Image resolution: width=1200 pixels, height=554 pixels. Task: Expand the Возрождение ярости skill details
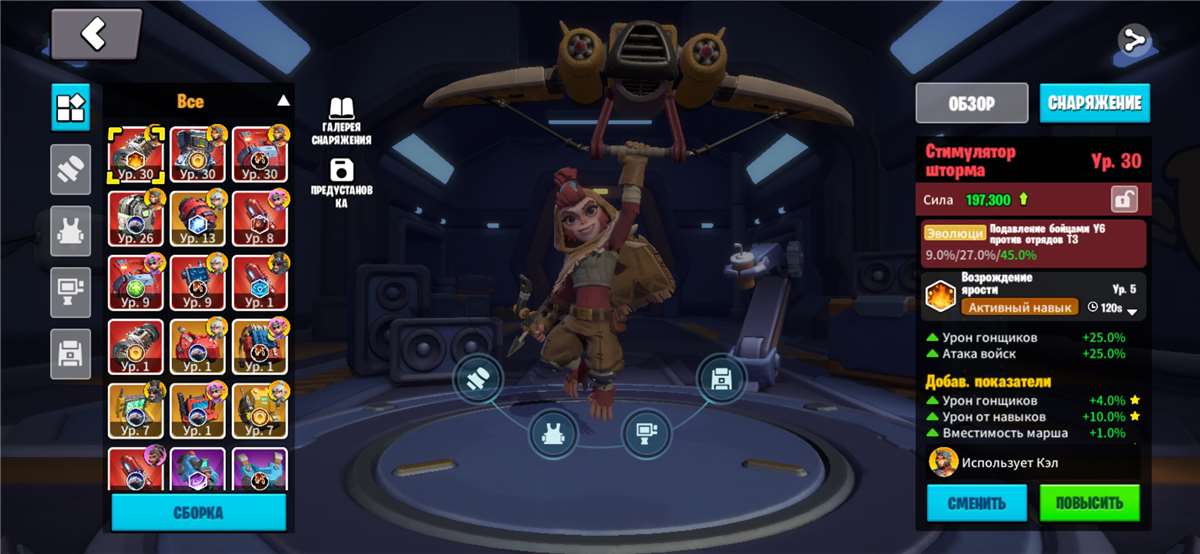pos(1132,311)
